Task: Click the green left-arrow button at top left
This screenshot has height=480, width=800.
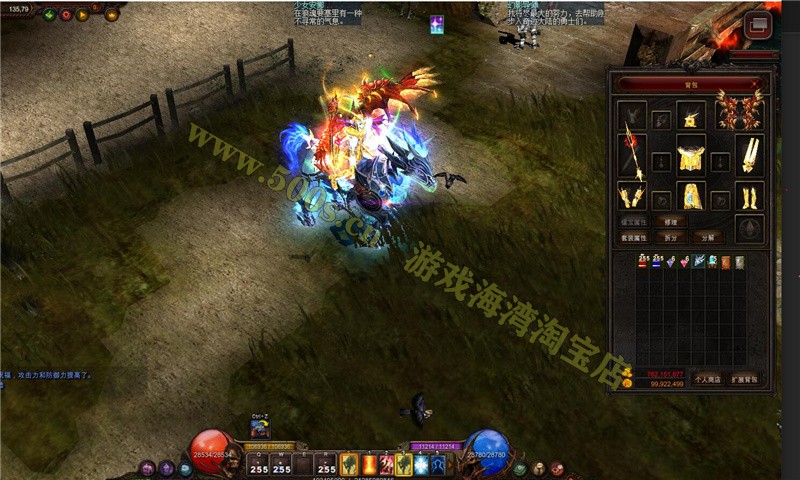Action: [x=48, y=15]
